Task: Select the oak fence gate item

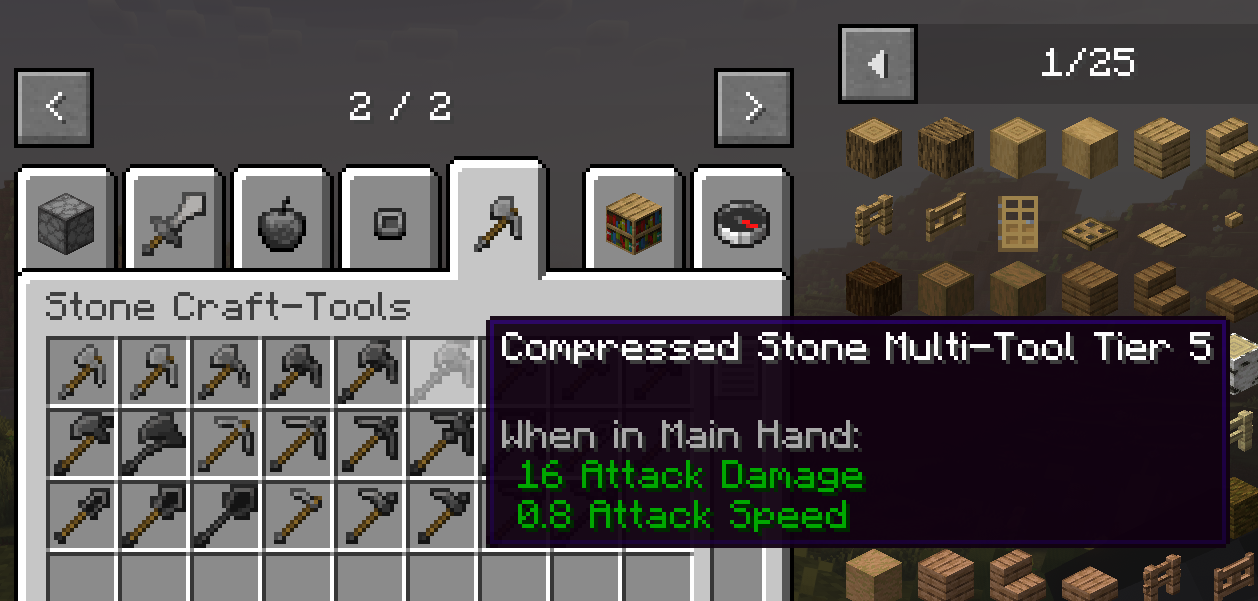Action: 945,219
